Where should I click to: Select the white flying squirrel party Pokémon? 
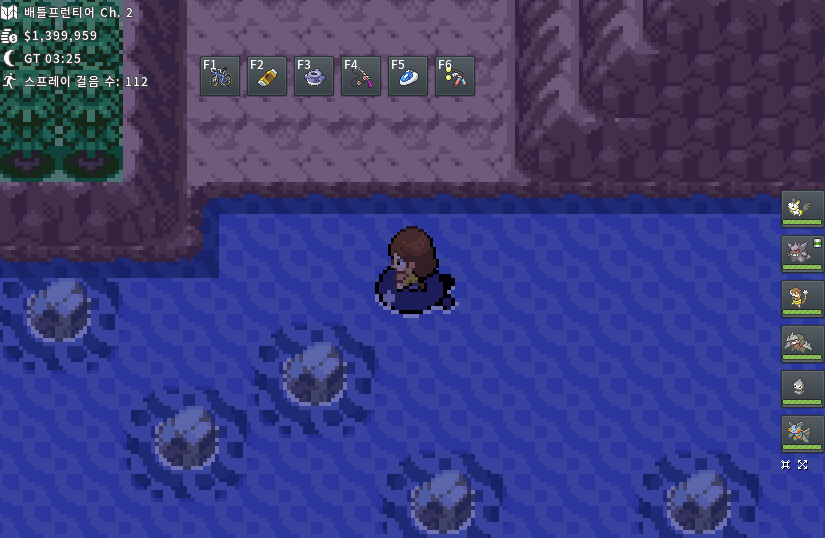pos(802,209)
